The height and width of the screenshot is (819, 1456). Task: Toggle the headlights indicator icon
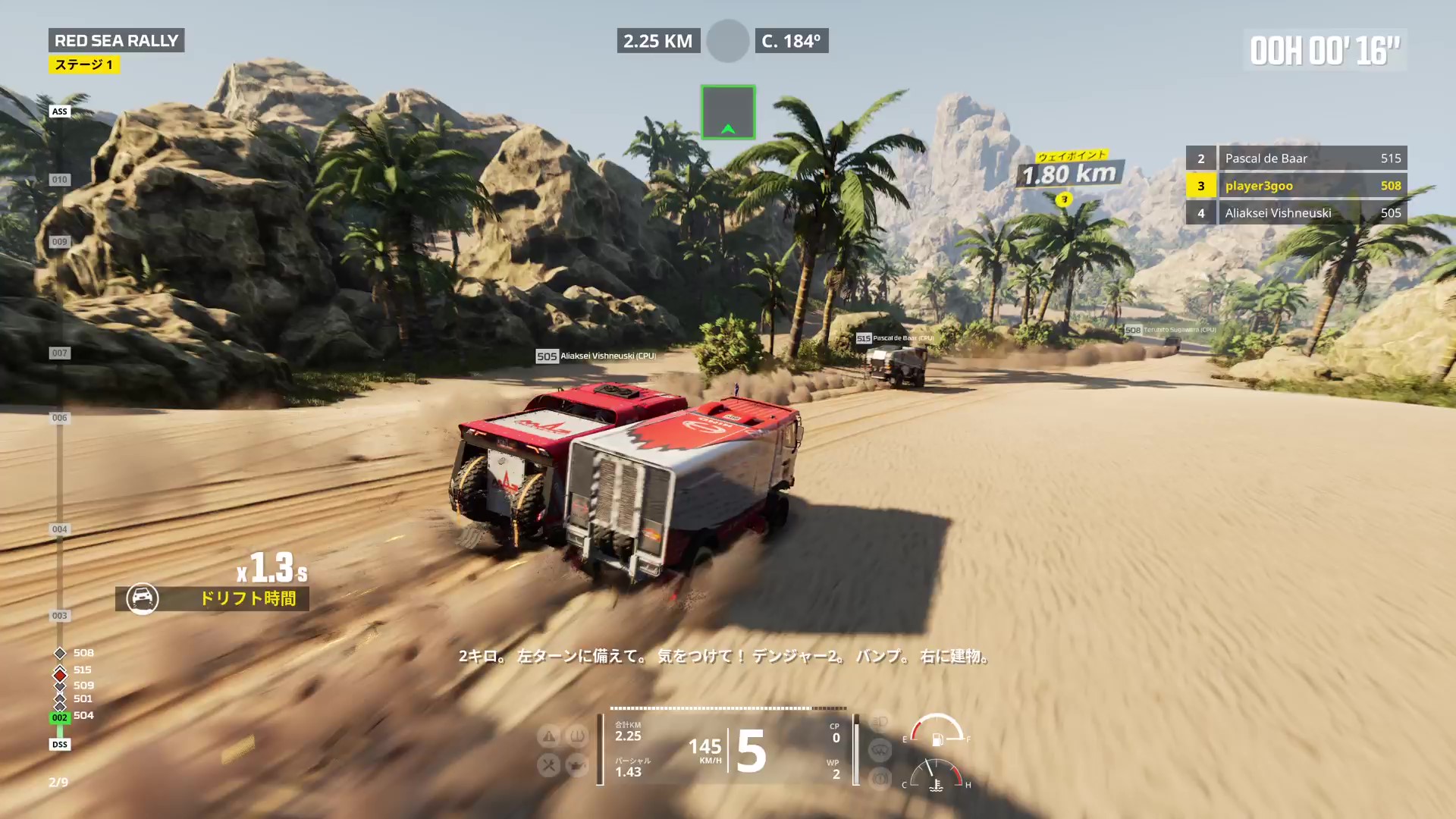pyautogui.click(x=880, y=722)
